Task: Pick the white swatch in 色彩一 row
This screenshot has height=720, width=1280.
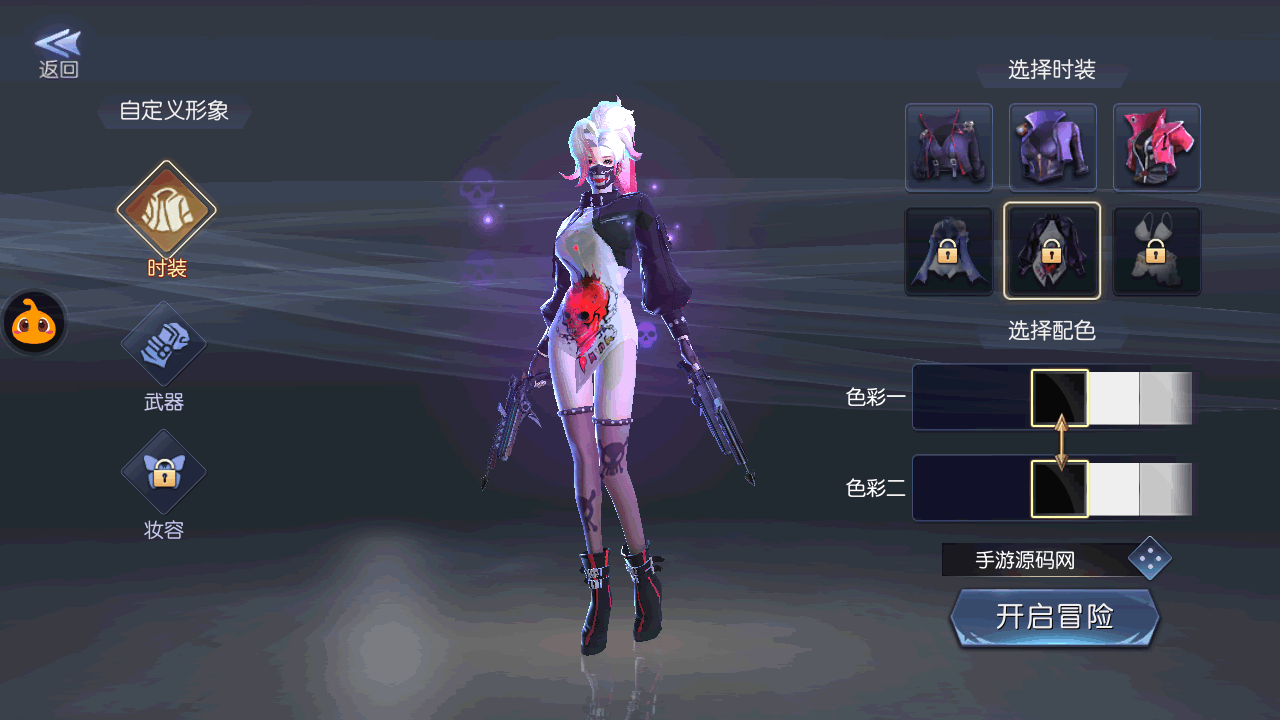Action: [1113, 398]
